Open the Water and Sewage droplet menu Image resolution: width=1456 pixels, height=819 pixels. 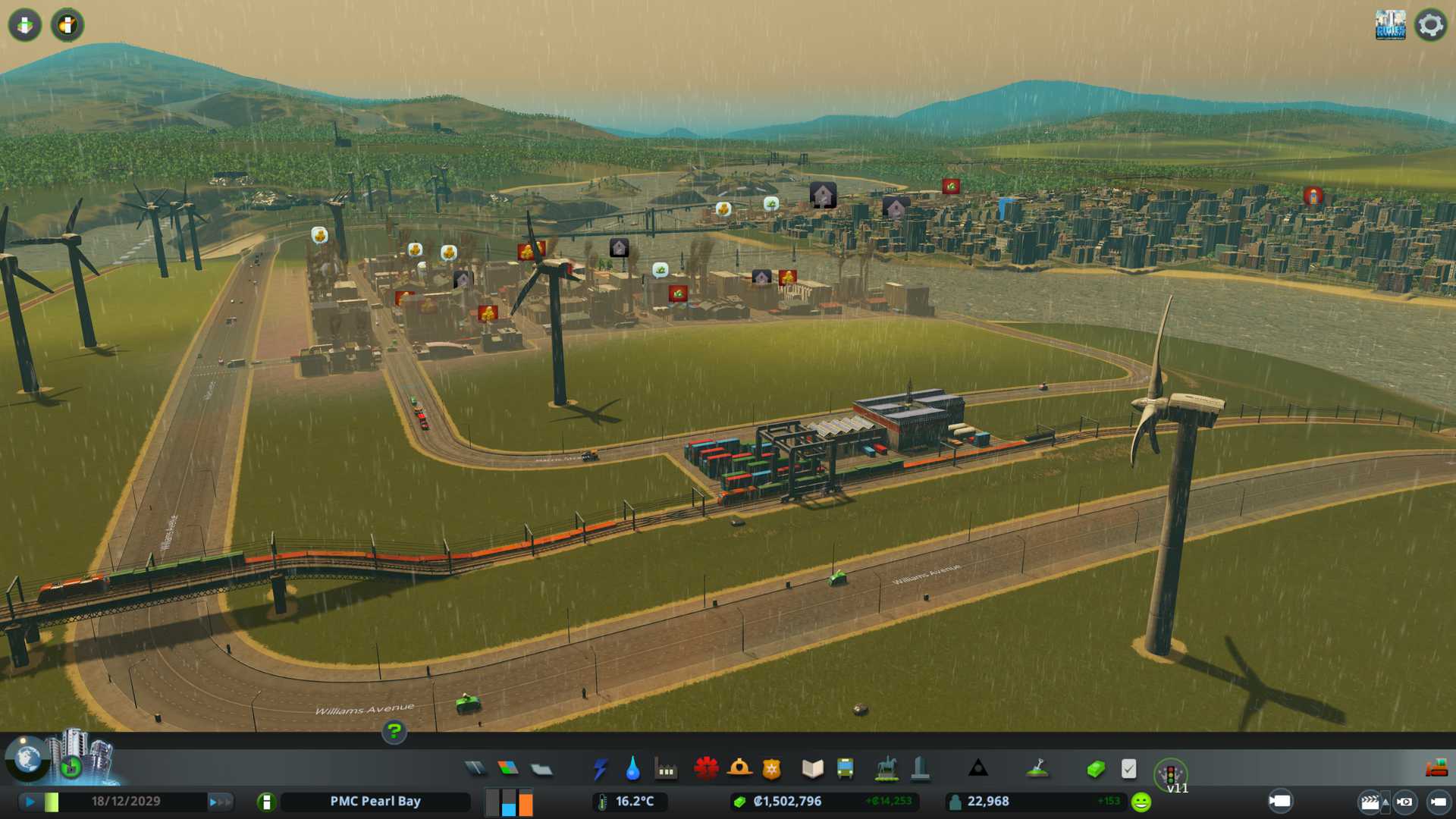[x=632, y=769]
